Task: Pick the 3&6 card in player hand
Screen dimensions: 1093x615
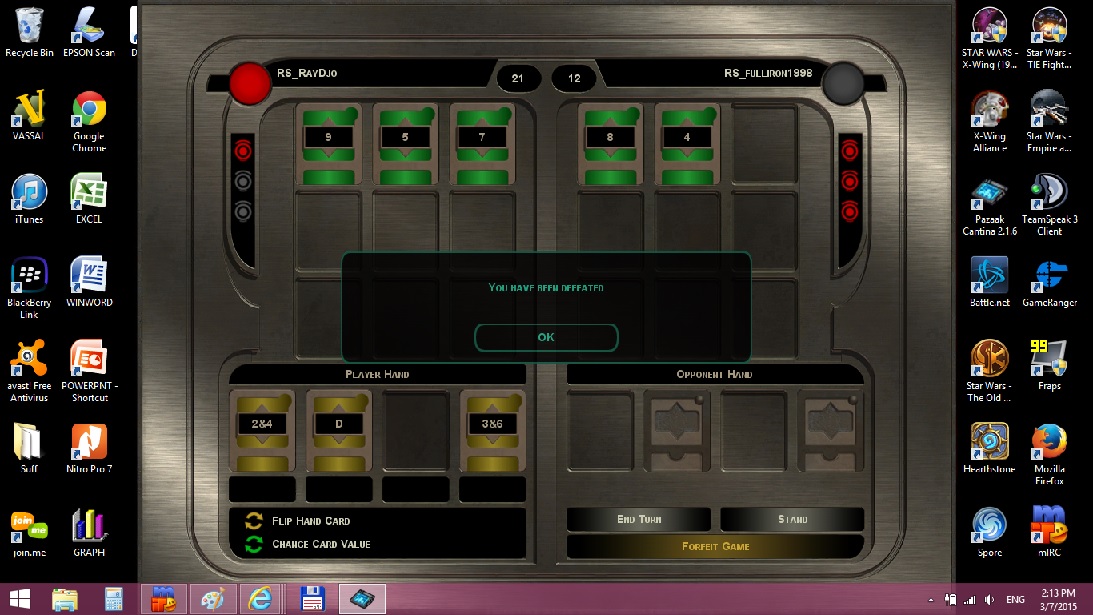Action: tap(492, 430)
